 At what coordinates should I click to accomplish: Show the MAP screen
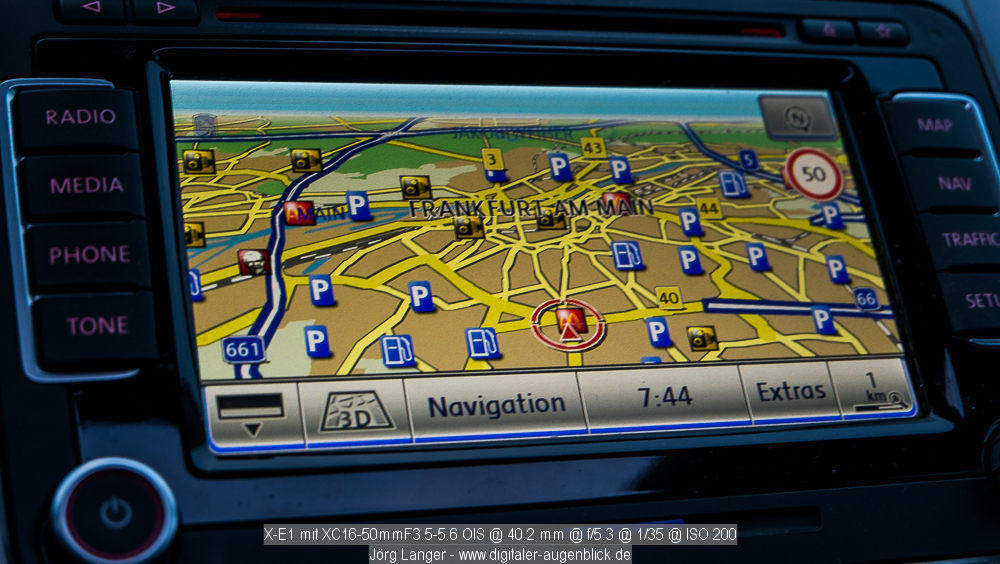point(934,126)
